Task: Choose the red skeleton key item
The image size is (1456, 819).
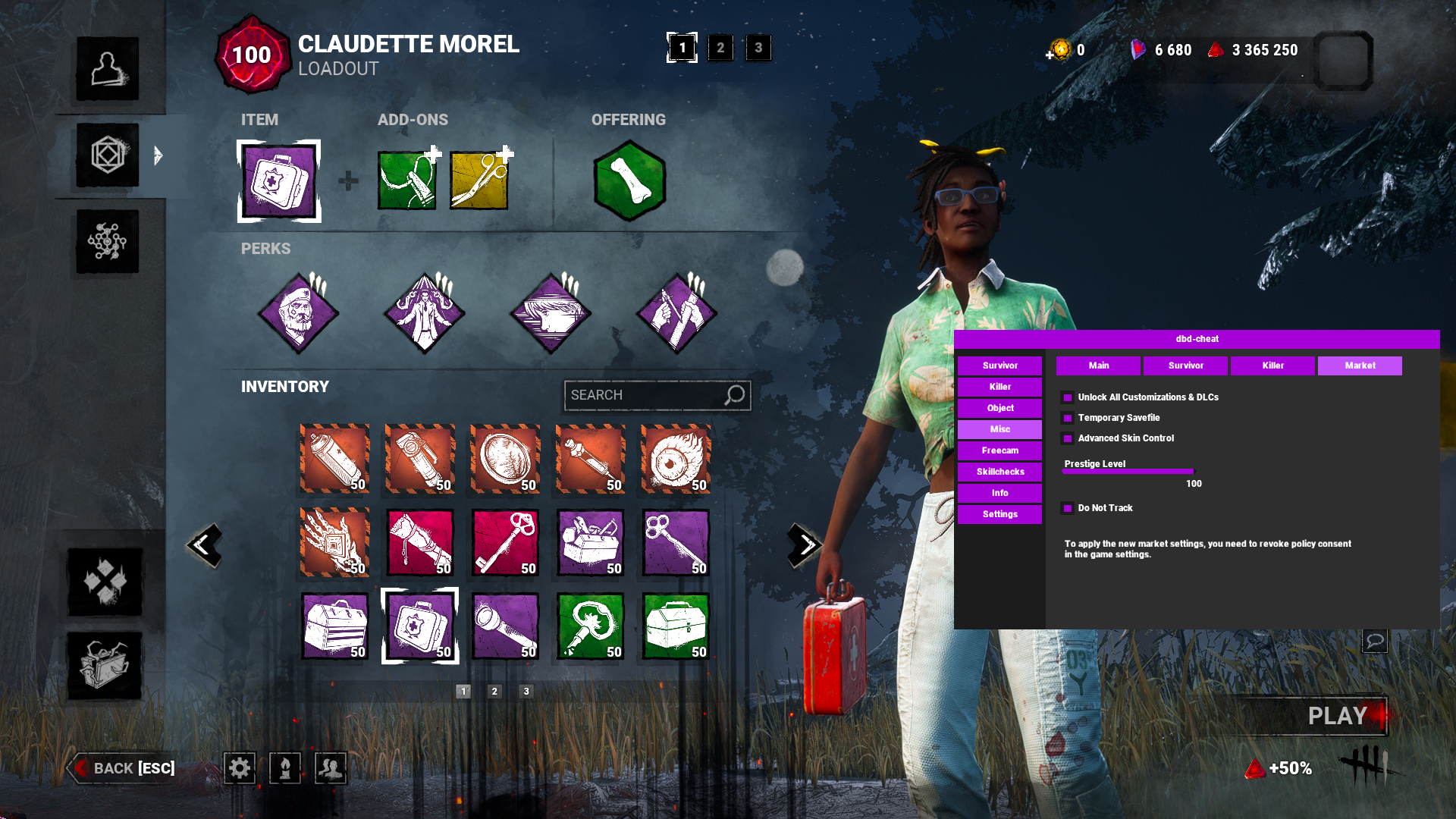Action: pos(505,543)
